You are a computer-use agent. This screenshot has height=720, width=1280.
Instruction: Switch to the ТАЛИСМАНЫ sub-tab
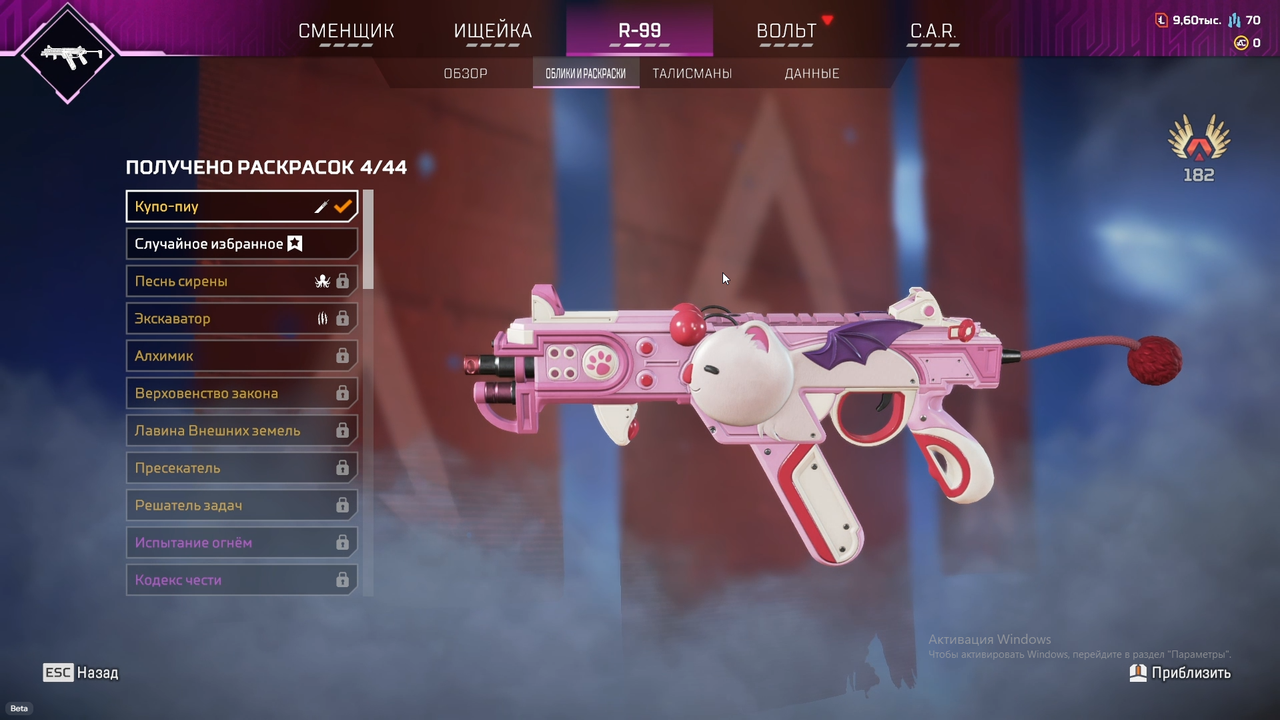coord(692,73)
